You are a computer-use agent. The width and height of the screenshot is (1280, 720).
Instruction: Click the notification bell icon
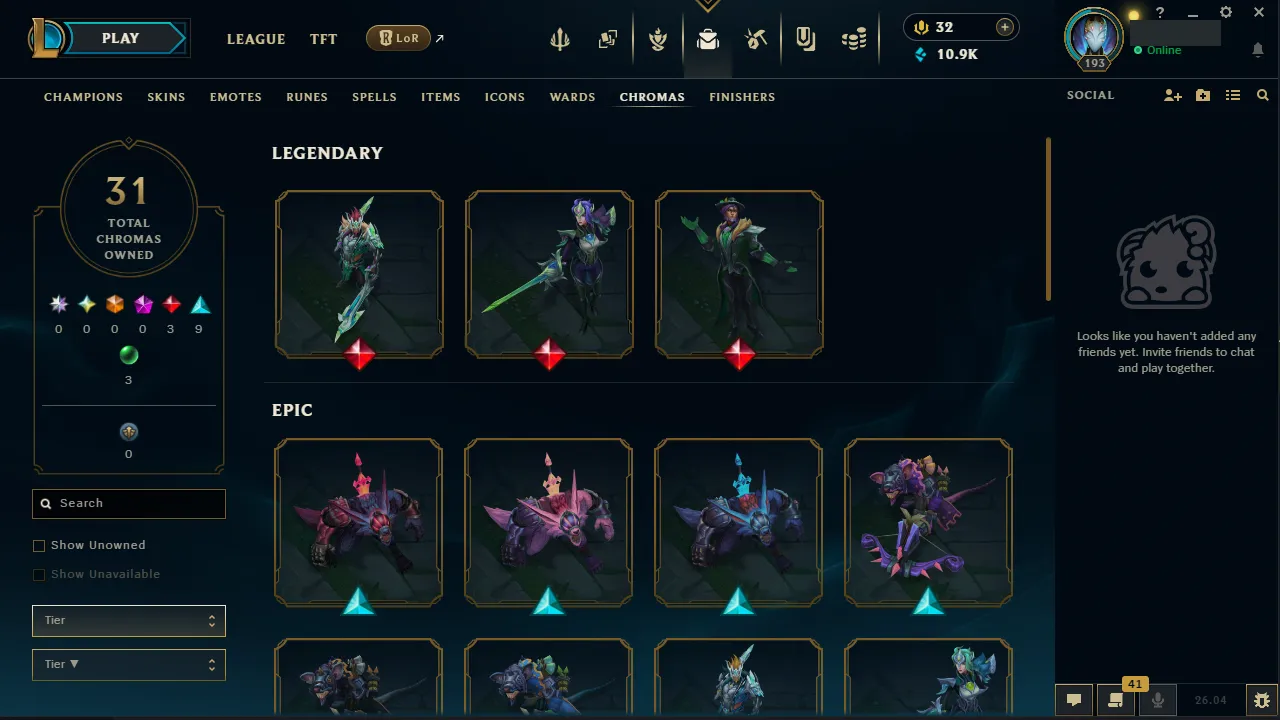[x=1258, y=50]
